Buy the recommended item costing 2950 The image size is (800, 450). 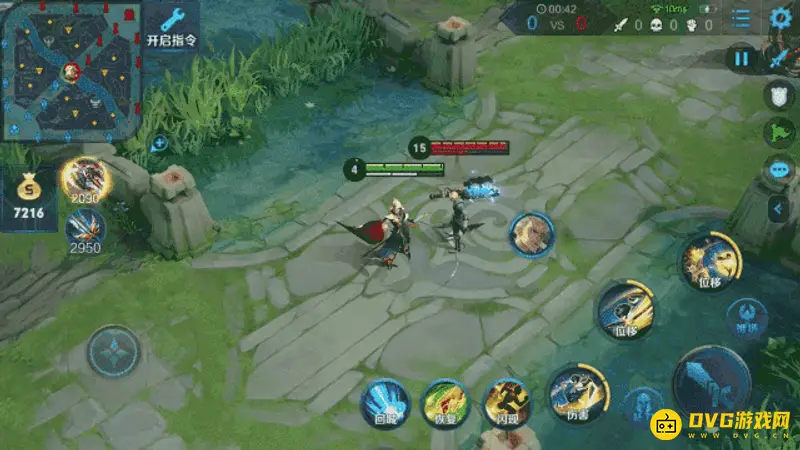pos(85,228)
